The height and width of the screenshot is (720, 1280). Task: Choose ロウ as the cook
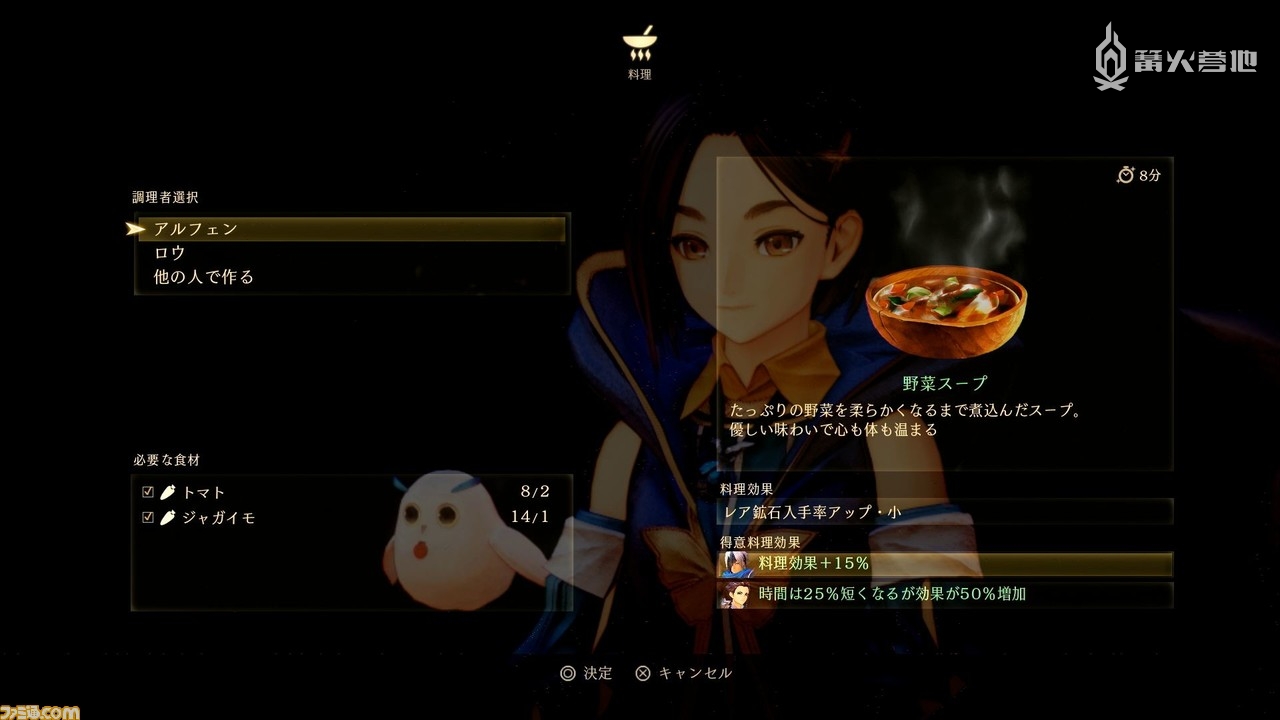click(x=350, y=253)
